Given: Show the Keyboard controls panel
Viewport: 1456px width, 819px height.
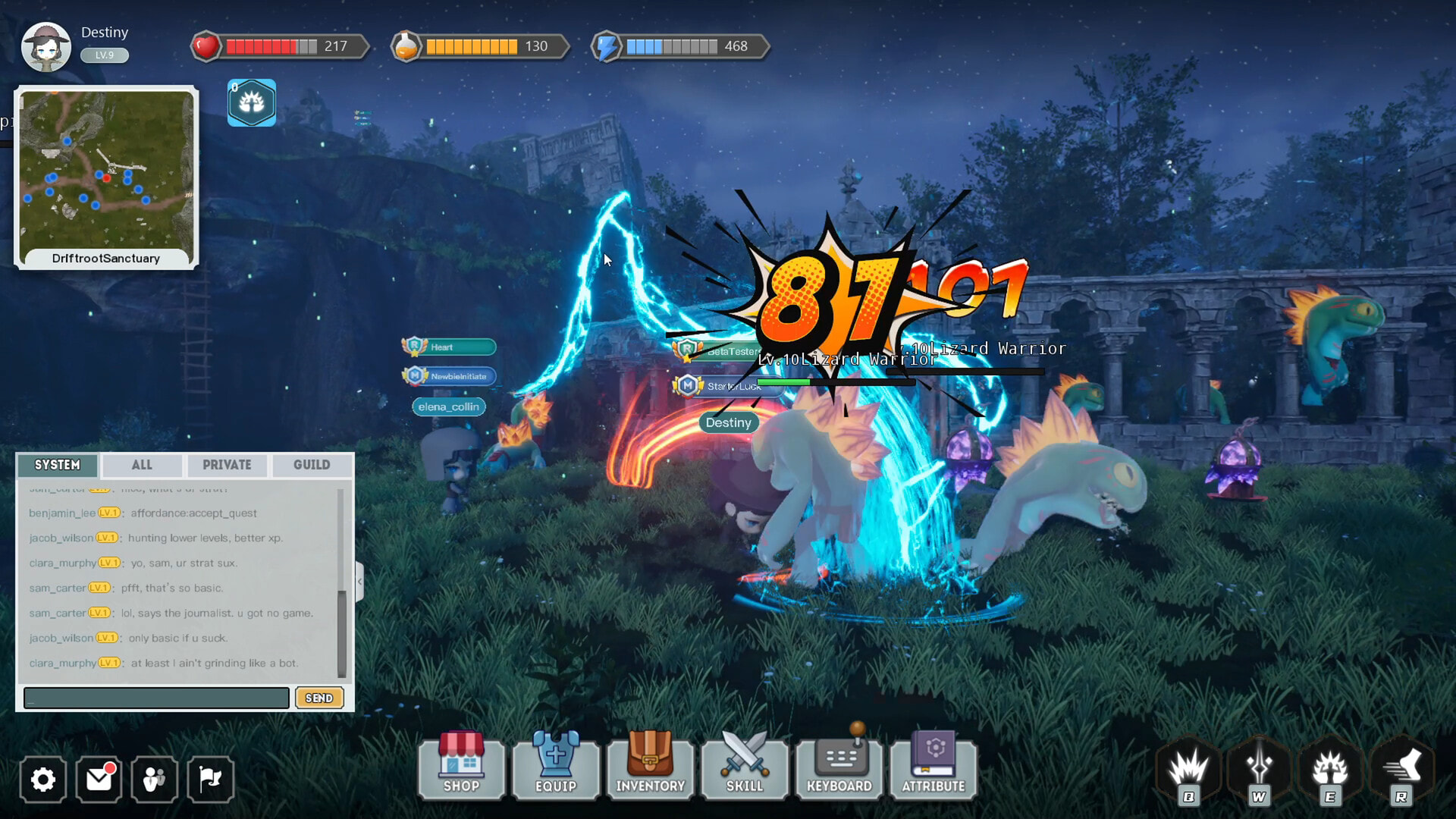Looking at the screenshot, I should 839,767.
